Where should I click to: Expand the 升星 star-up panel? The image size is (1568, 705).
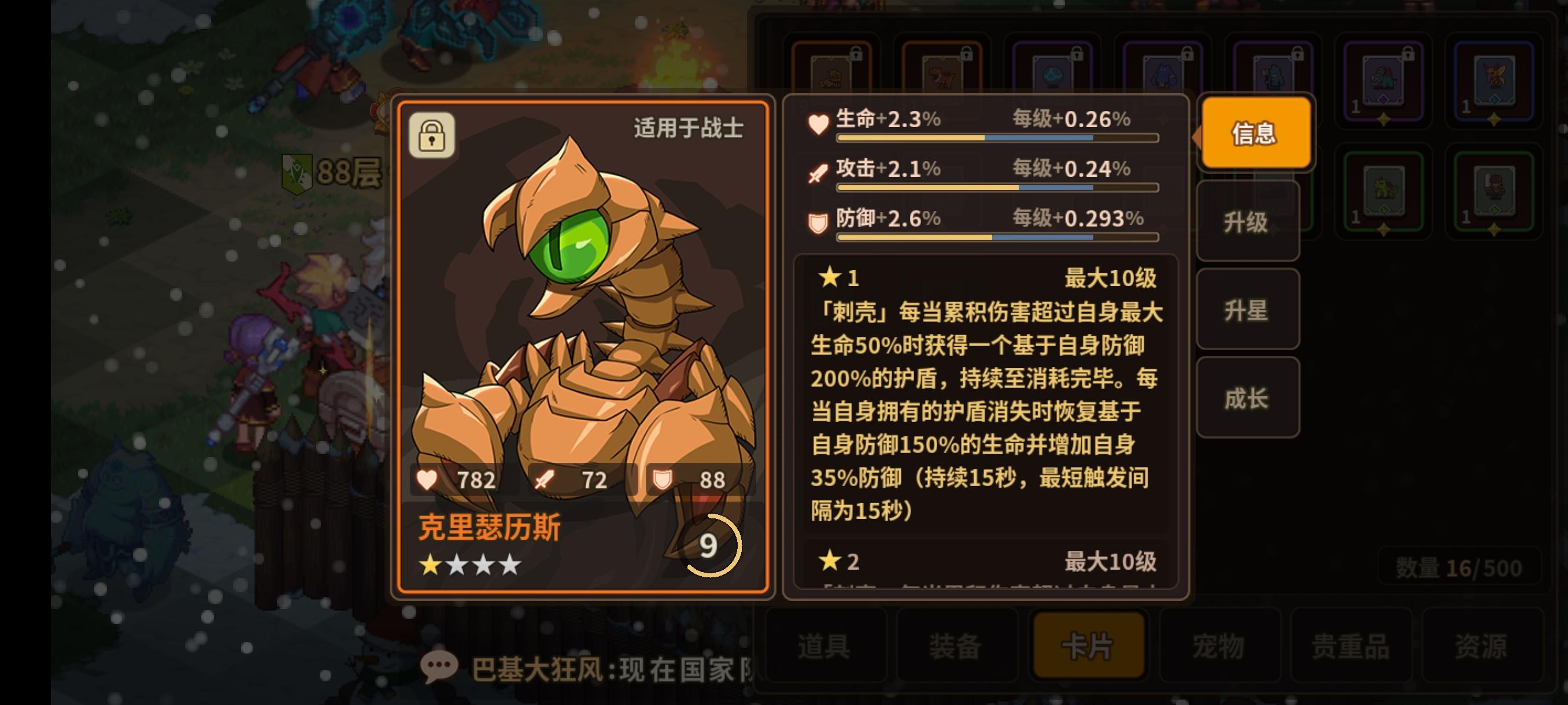click(1247, 310)
